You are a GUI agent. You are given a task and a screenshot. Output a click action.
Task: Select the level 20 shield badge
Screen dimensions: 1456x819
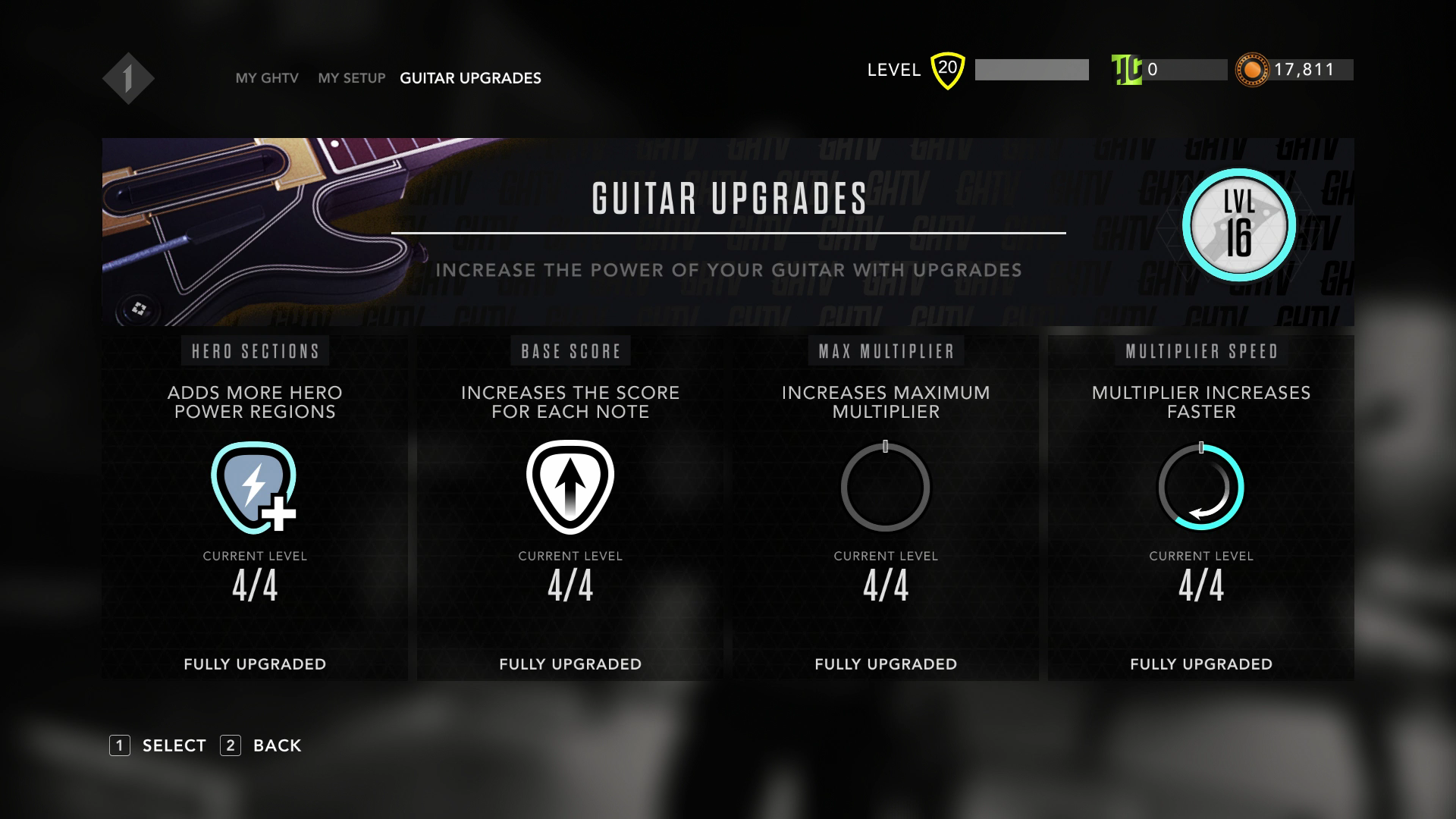[947, 70]
